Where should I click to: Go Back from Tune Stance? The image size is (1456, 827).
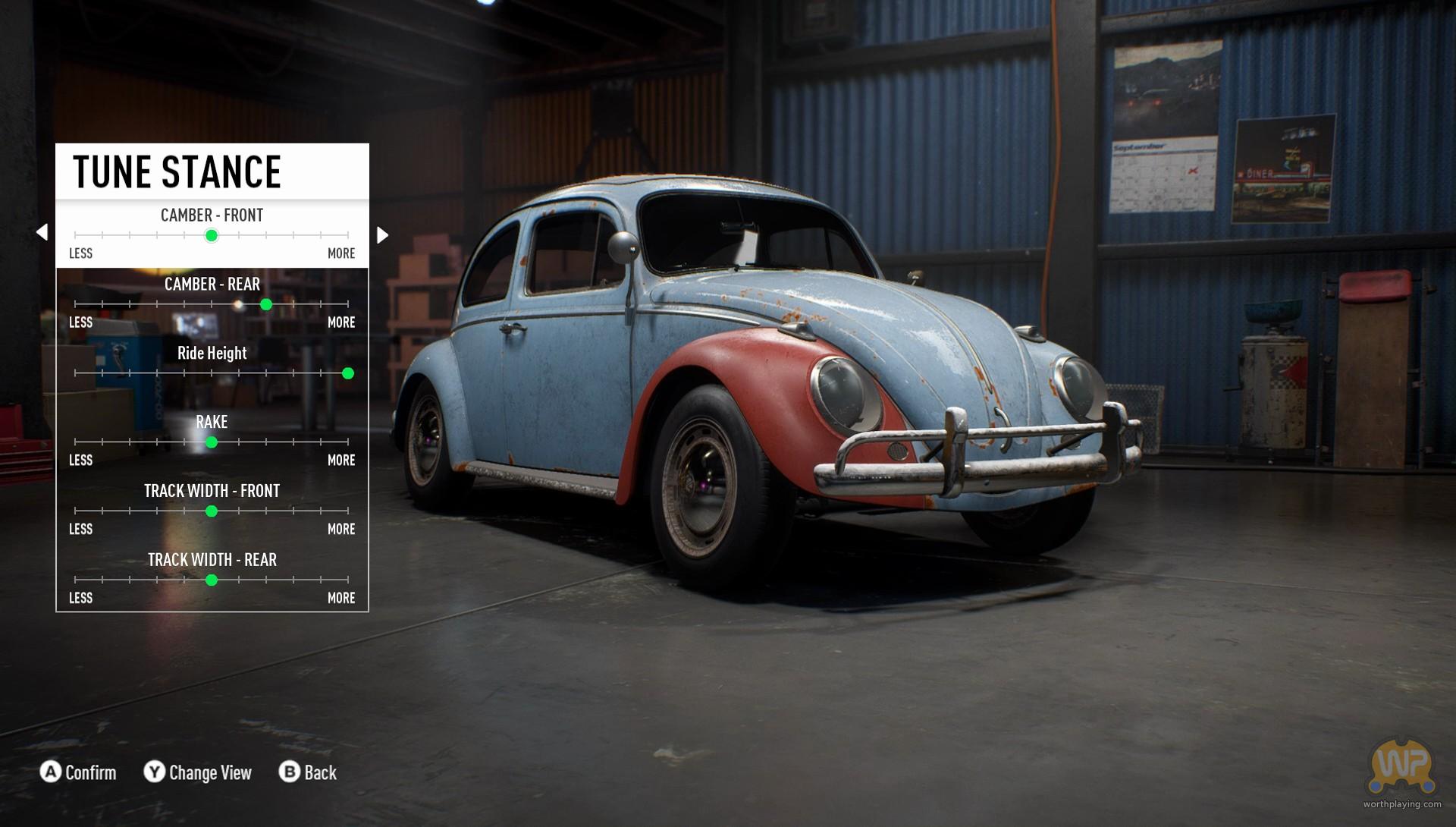[x=308, y=772]
